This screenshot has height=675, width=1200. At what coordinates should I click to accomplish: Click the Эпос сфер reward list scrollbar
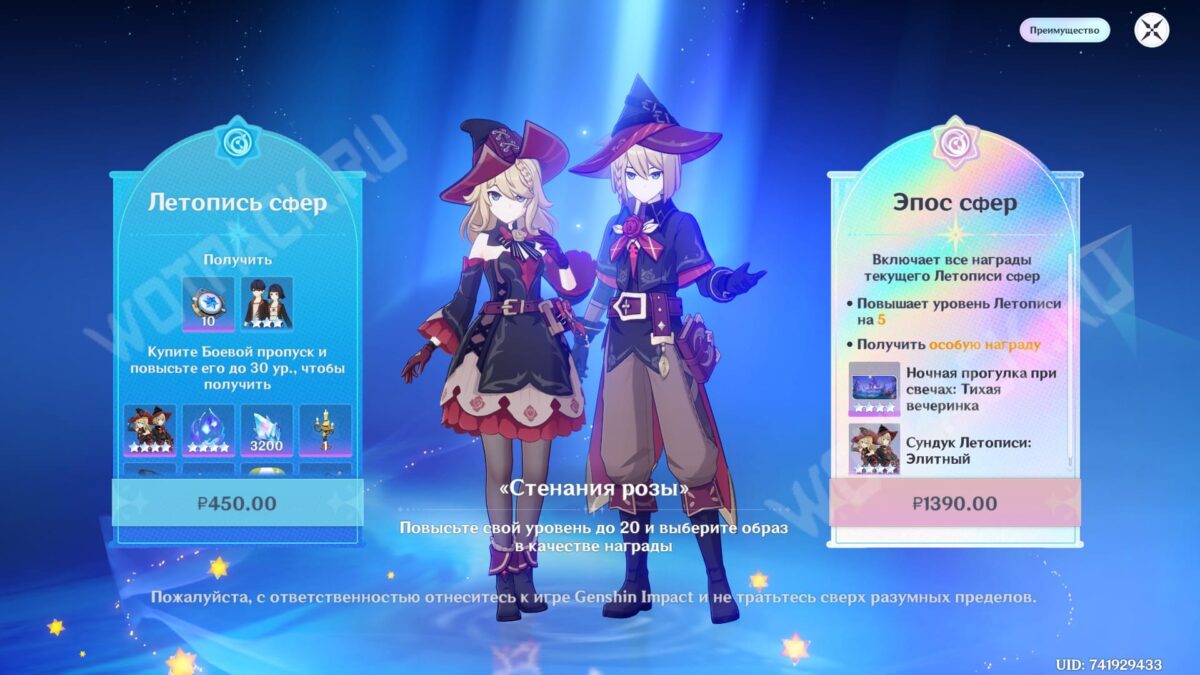[1070, 360]
